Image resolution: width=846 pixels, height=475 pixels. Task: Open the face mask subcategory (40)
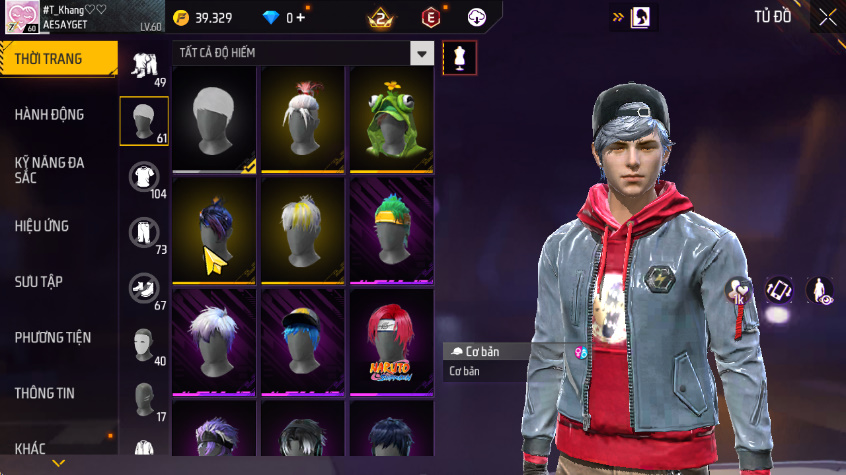pyautogui.click(x=144, y=345)
